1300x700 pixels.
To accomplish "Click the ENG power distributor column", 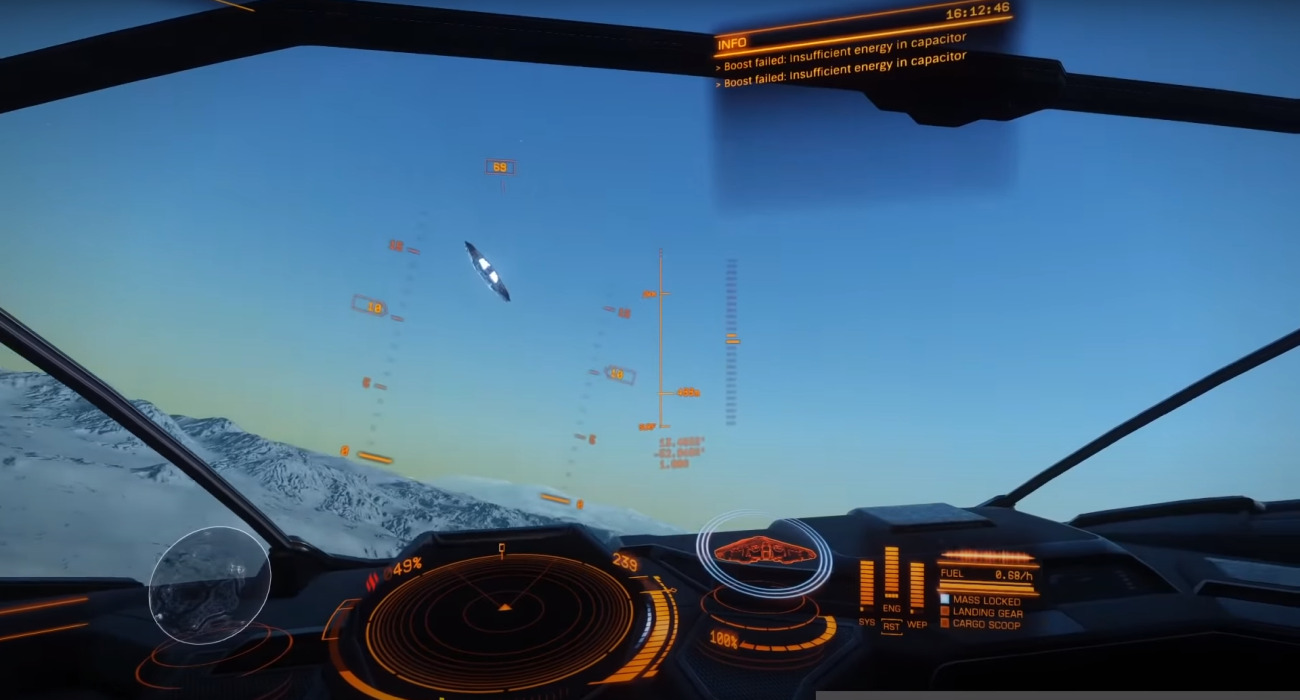I will pyautogui.click(x=891, y=574).
